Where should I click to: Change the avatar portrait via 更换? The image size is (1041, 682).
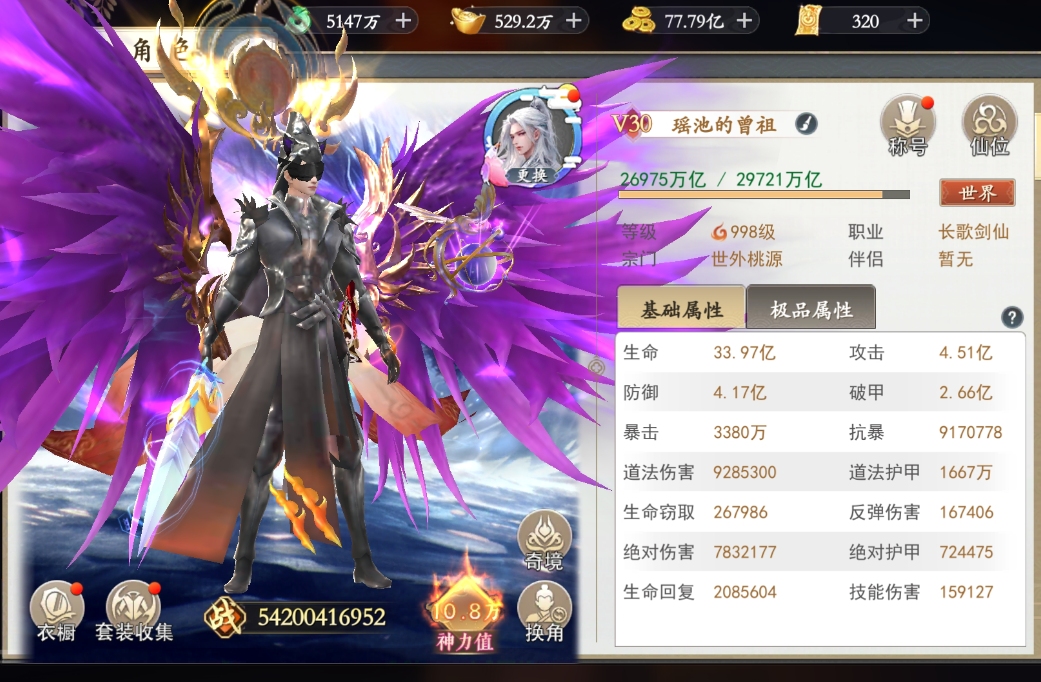click(x=530, y=173)
